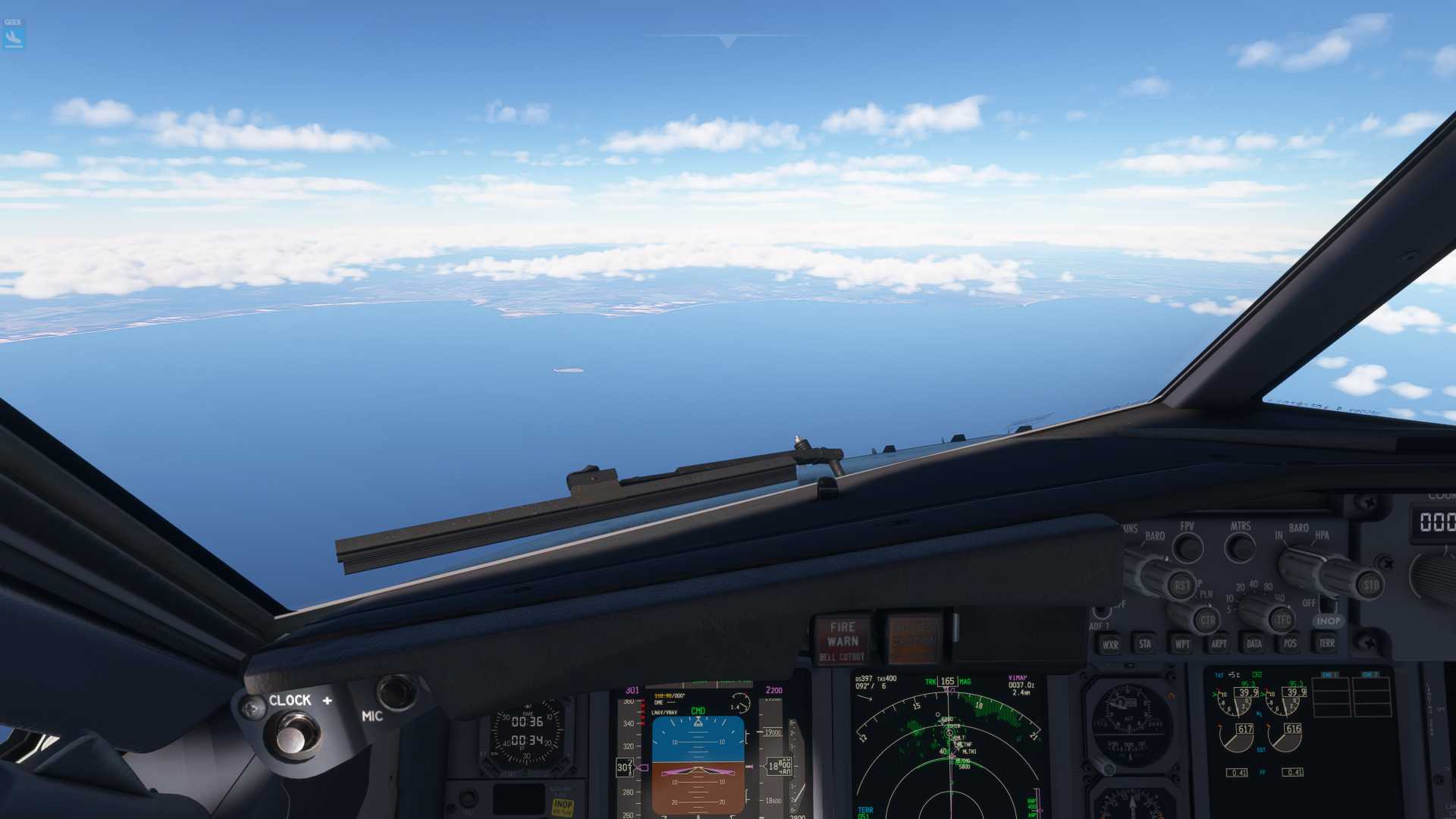The height and width of the screenshot is (819, 1456).
Task: Click the GEES landing overlay icon
Action: [14, 34]
